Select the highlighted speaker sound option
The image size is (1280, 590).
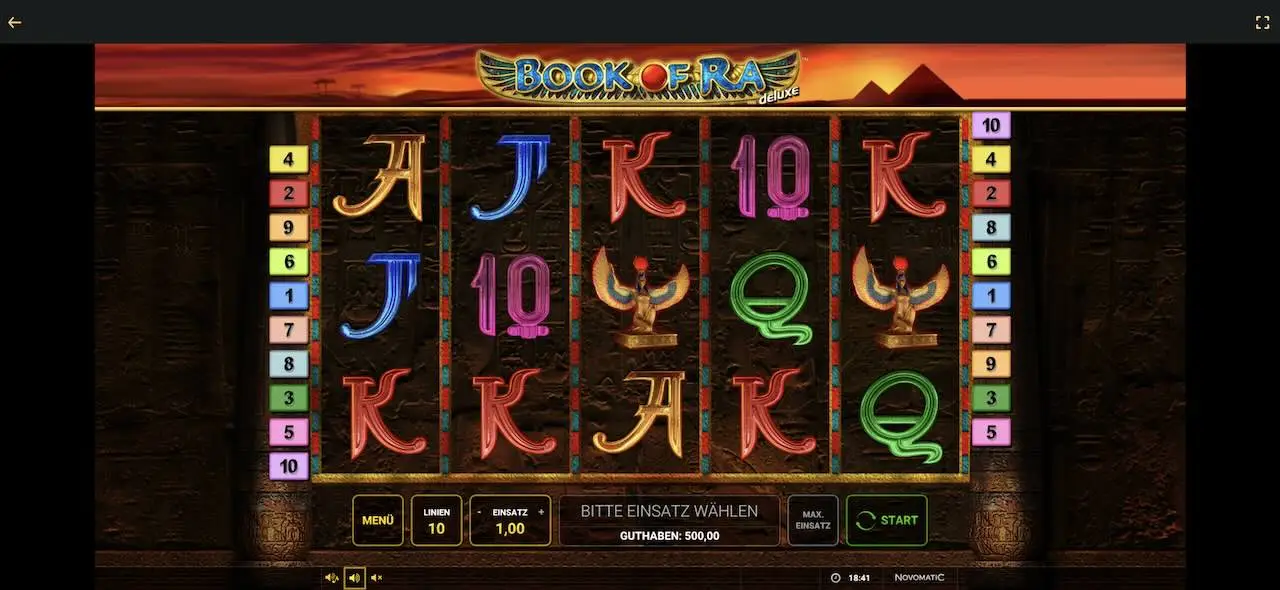coord(354,577)
